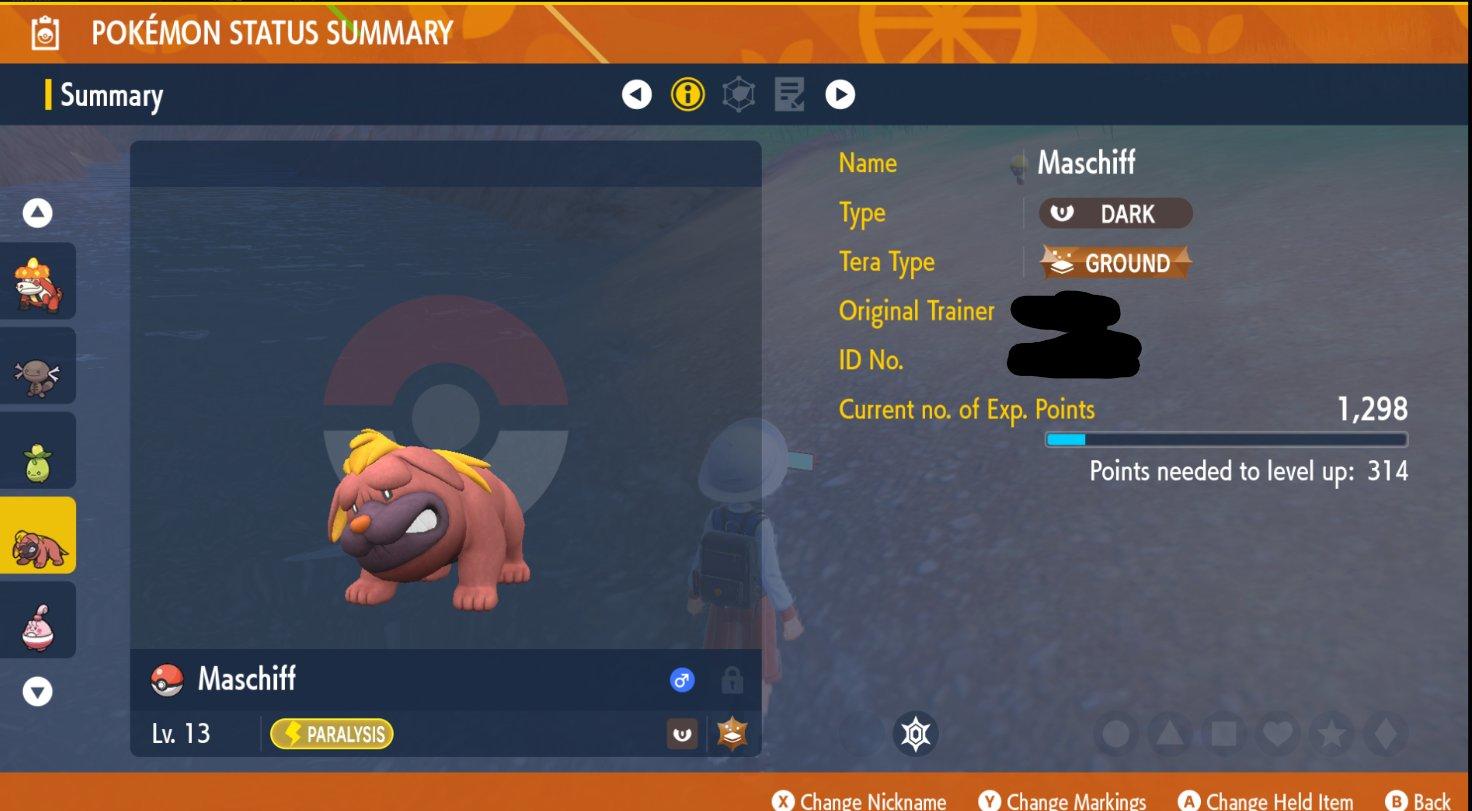
Task: Click the party list up arrow
Action: click(37, 213)
